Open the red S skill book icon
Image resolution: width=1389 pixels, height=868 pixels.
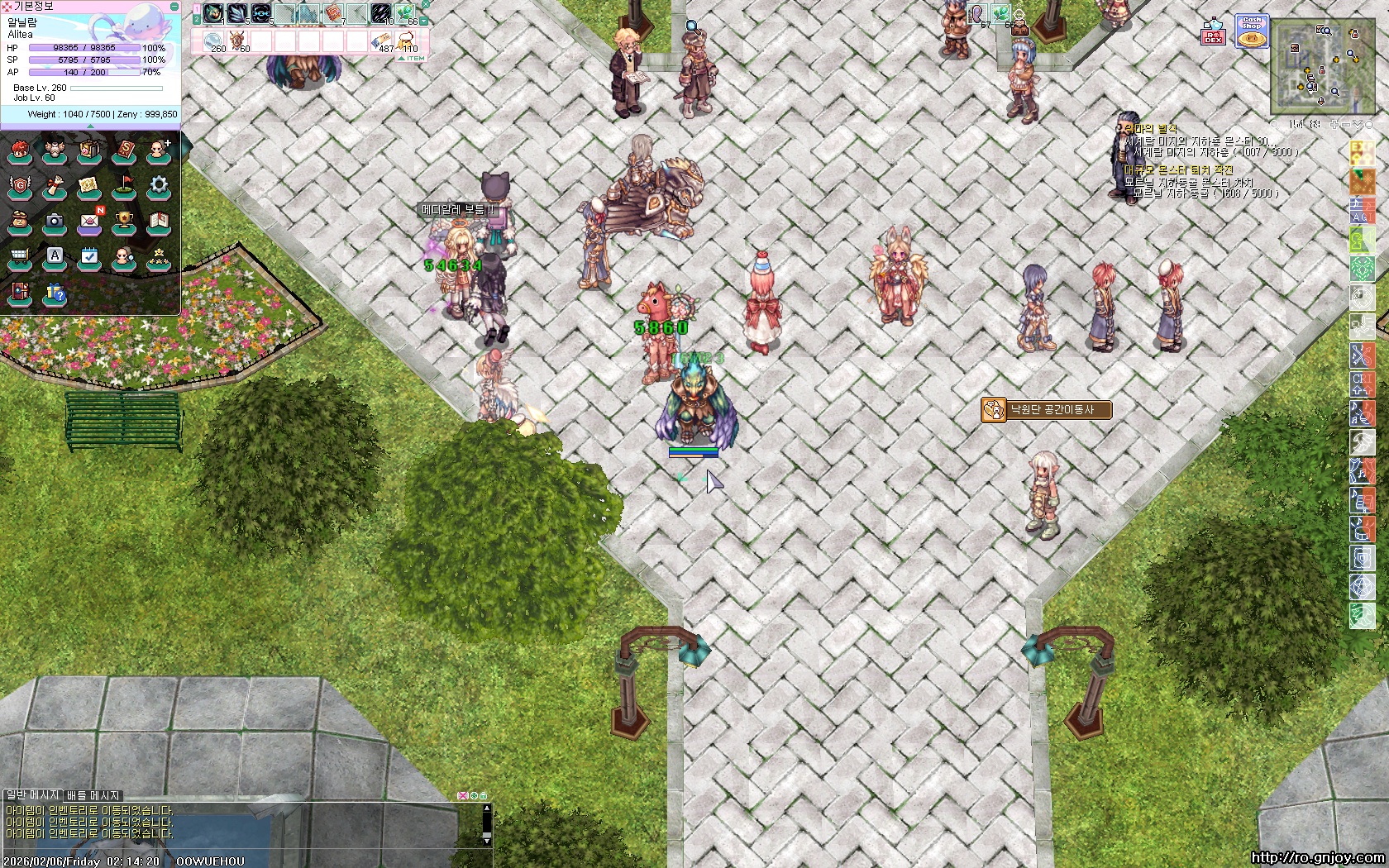(x=124, y=150)
